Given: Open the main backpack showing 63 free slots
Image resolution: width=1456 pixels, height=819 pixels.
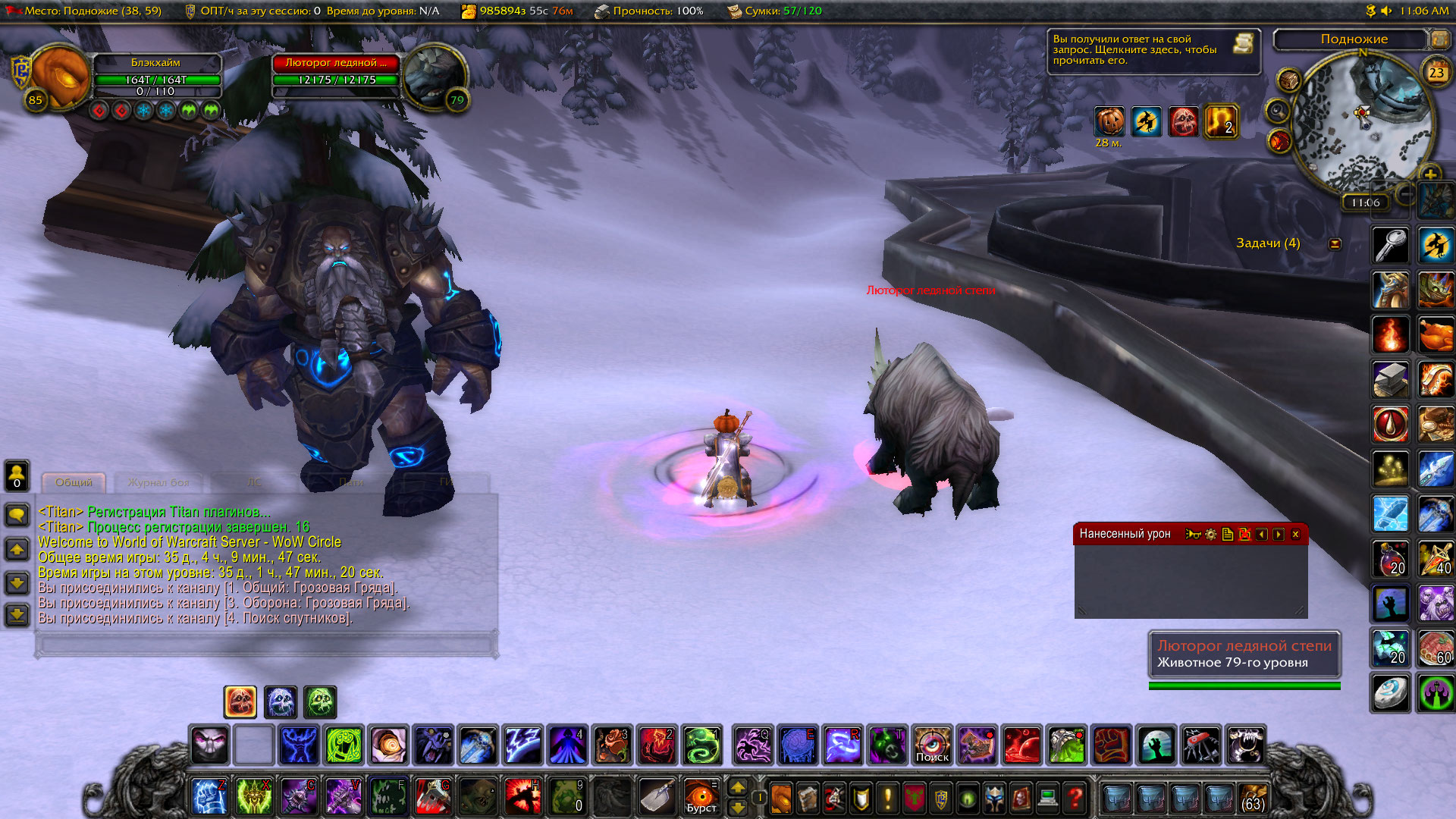Looking at the screenshot, I should [x=1253, y=798].
